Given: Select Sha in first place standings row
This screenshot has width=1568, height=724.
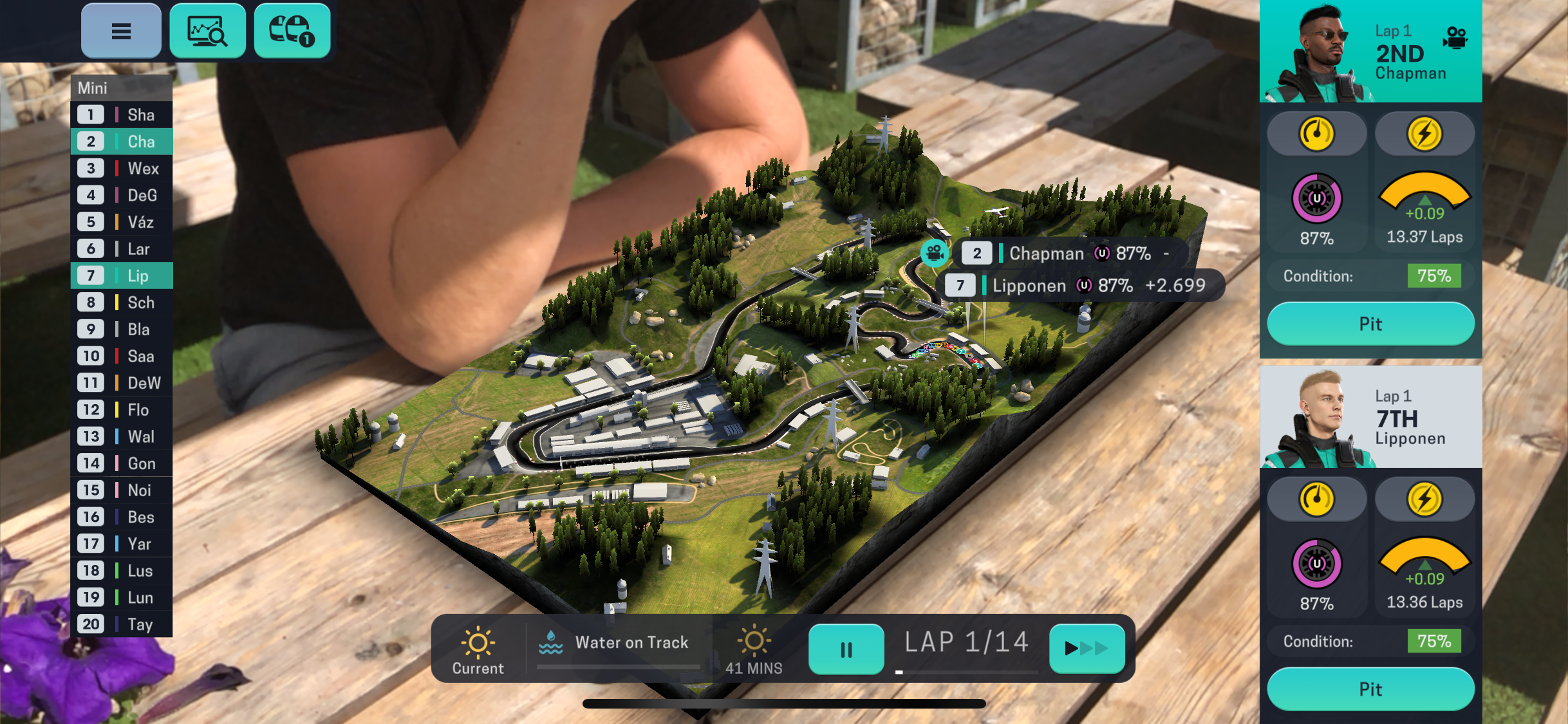Looking at the screenshot, I should point(122,115).
